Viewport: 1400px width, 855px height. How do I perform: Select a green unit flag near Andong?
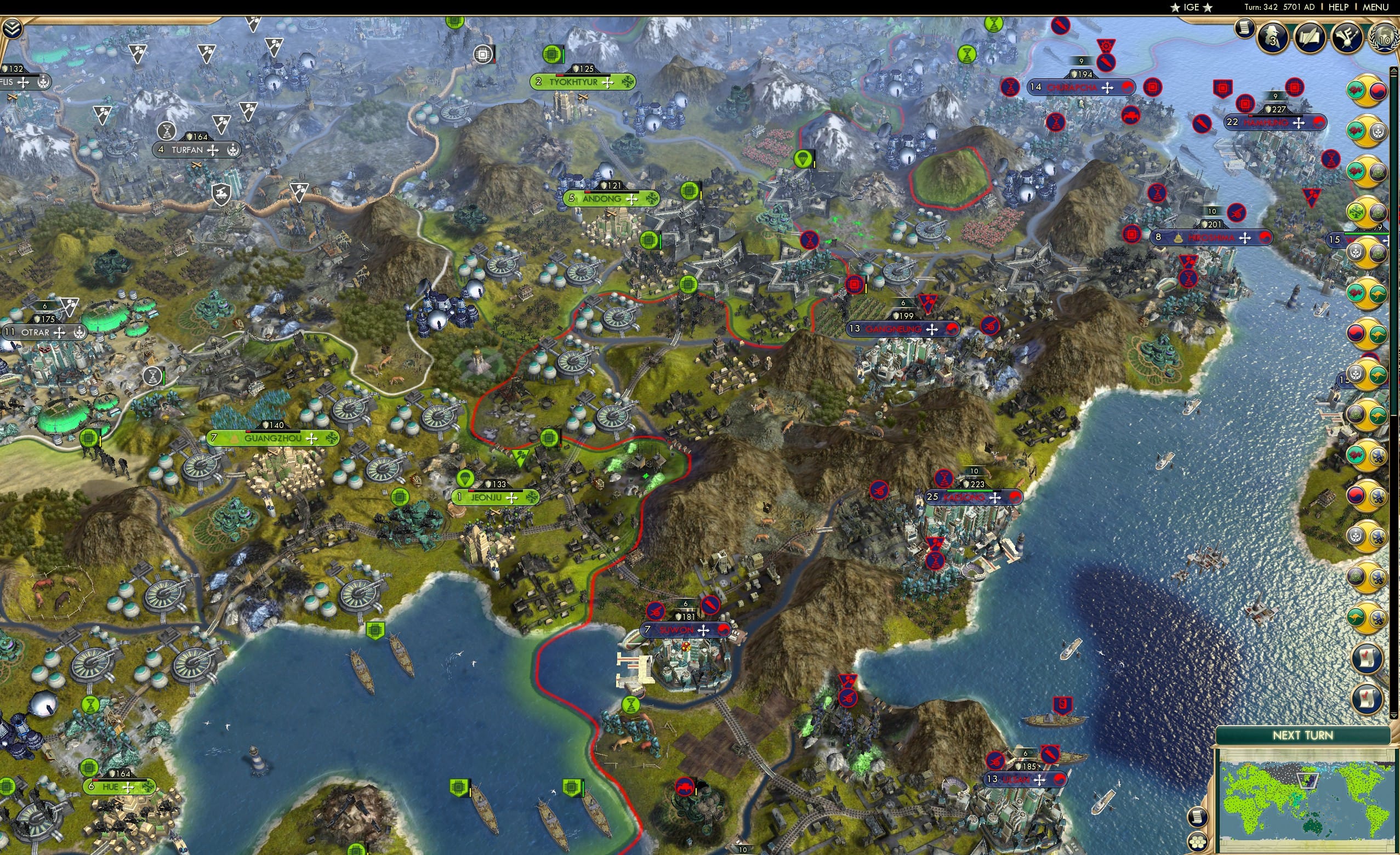click(x=691, y=191)
